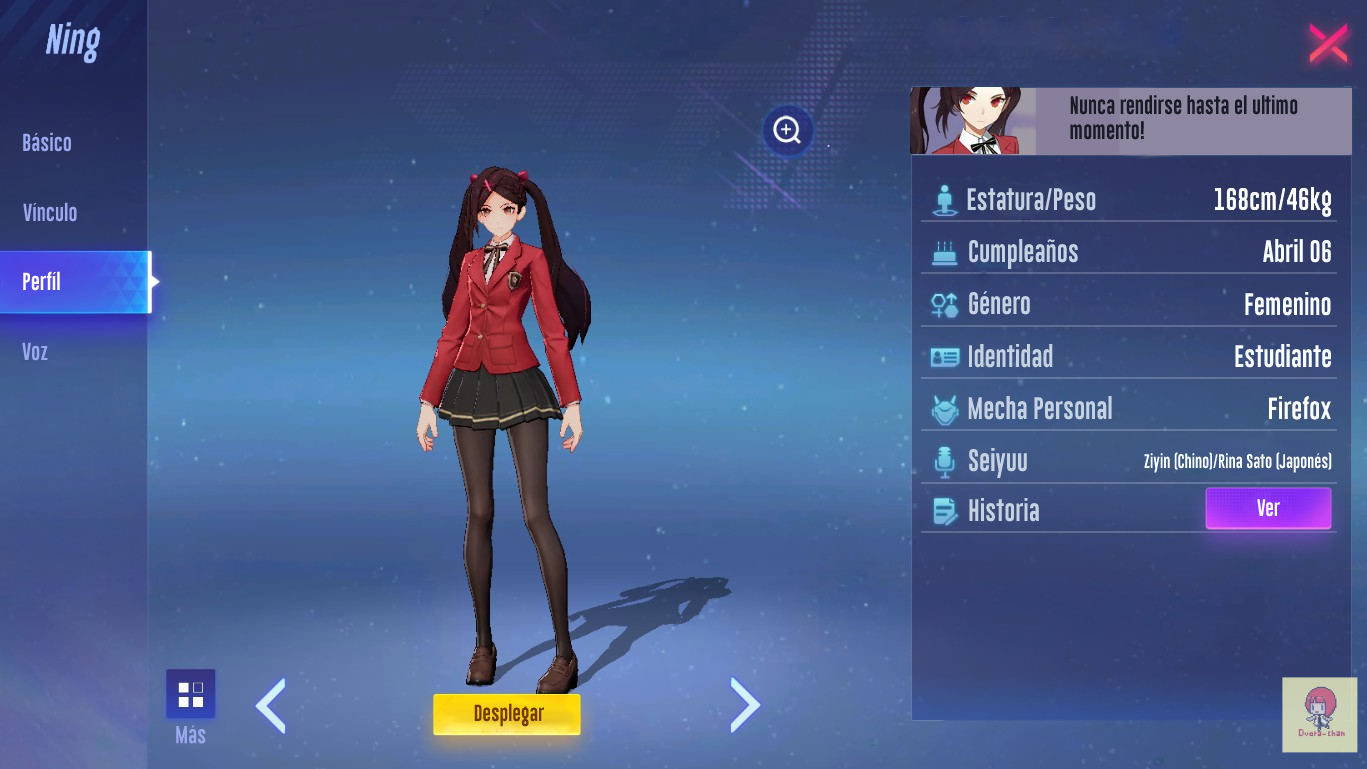Close the profile screen with the X
This screenshot has width=1367, height=769.
(1328, 43)
